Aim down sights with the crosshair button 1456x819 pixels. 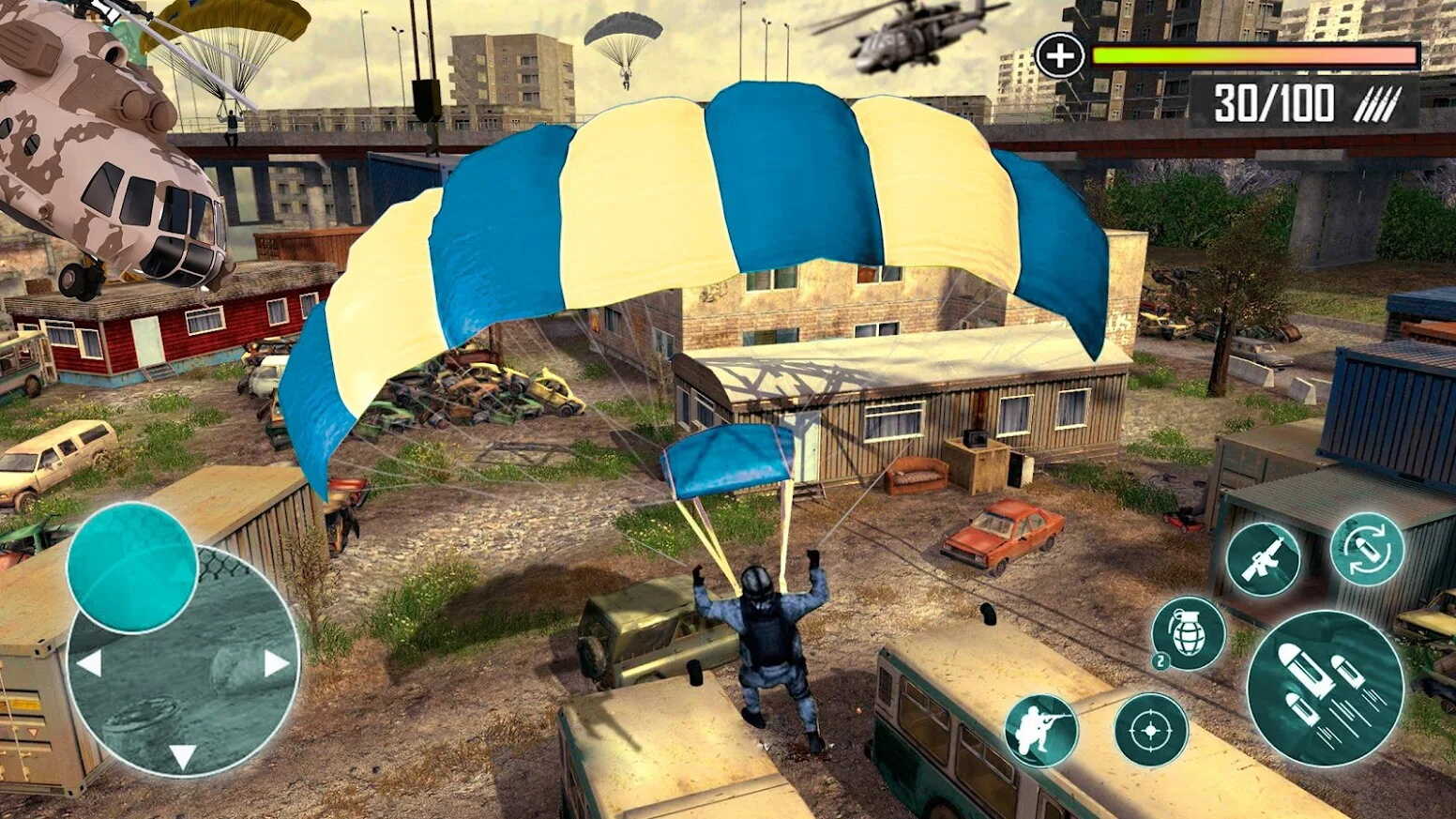(1151, 729)
